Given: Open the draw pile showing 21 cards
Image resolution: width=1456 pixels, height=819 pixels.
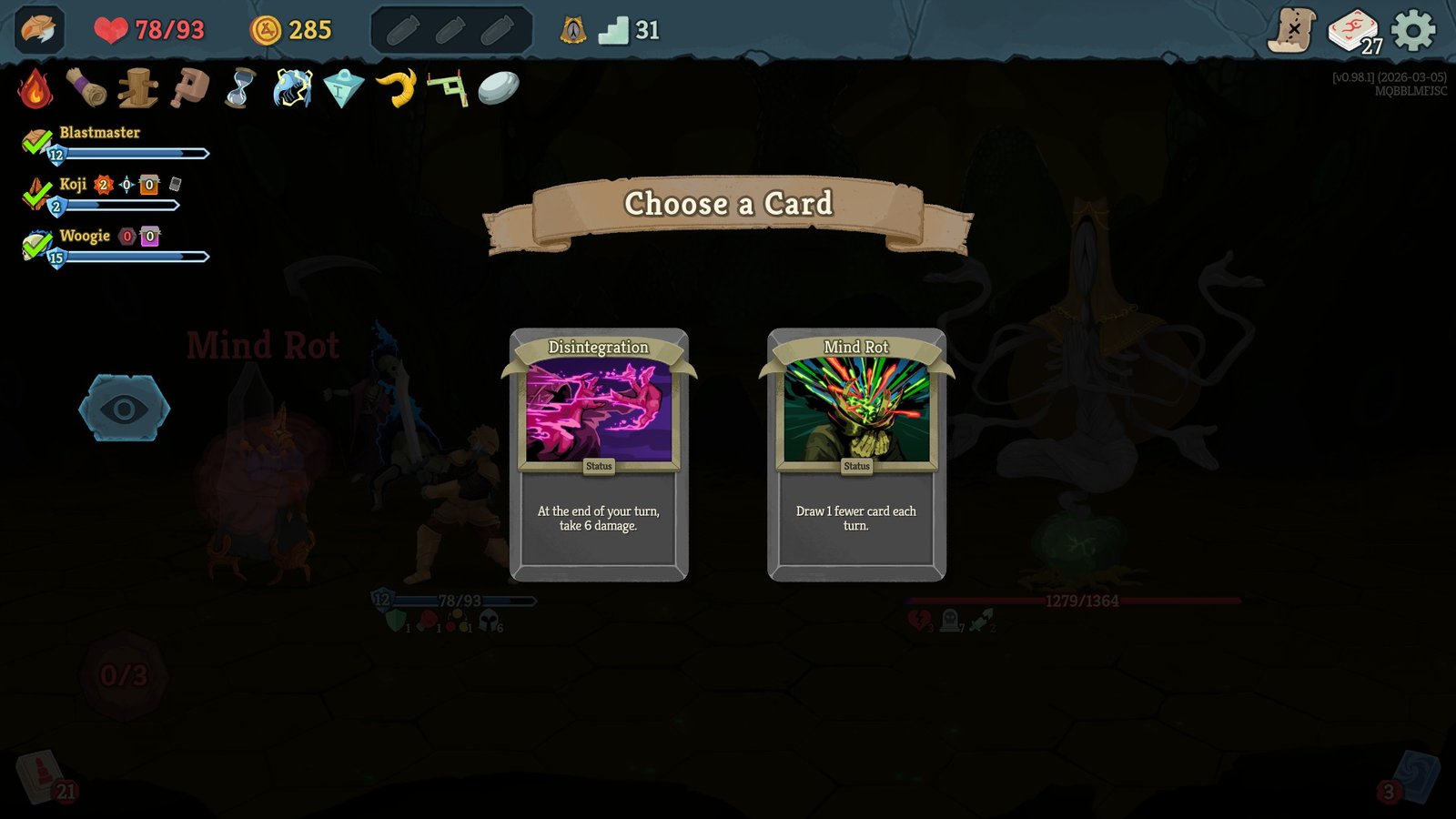Looking at the screenshot, I should (41, 778).
